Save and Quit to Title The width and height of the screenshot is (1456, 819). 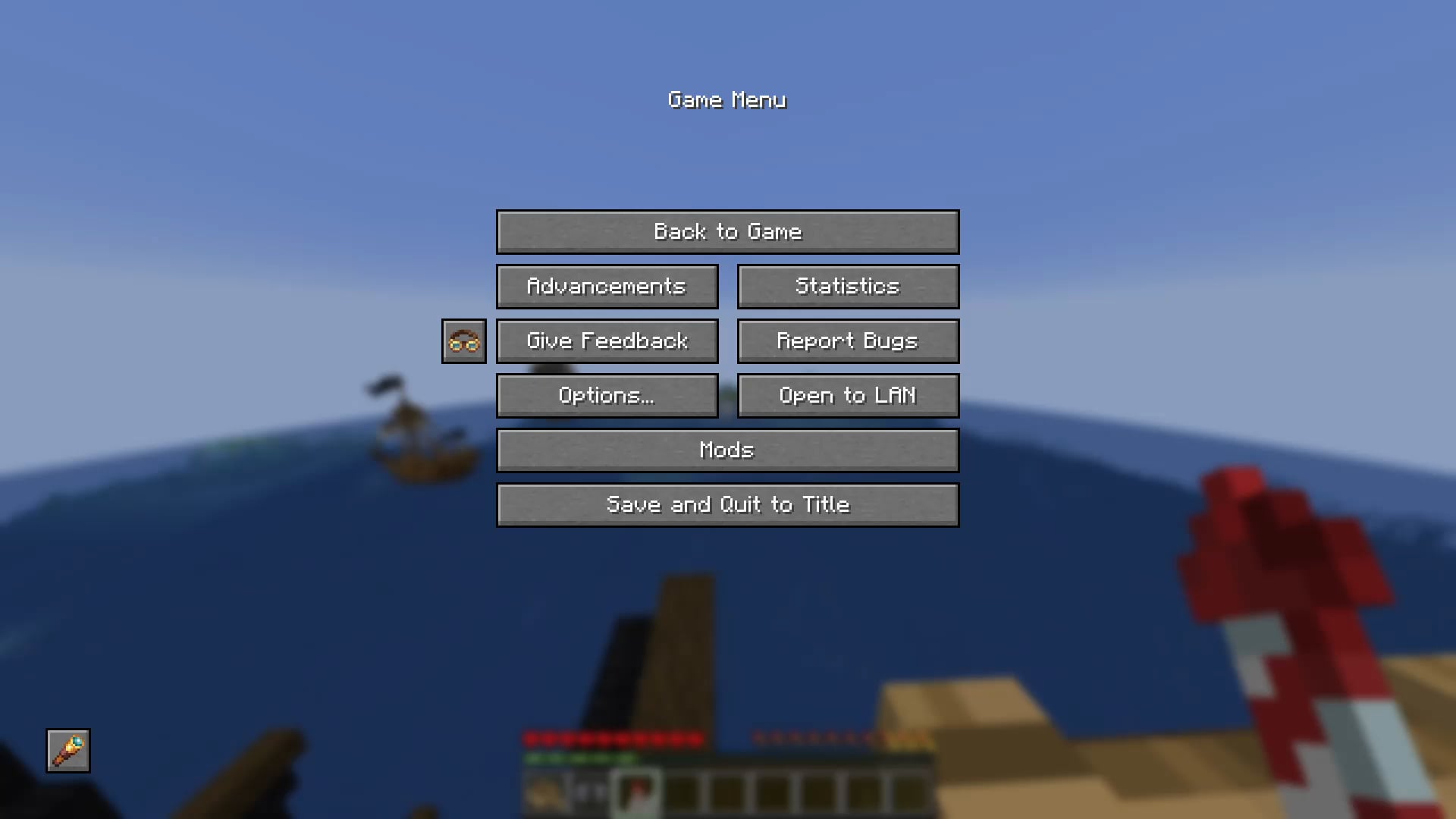pos(727,504)
